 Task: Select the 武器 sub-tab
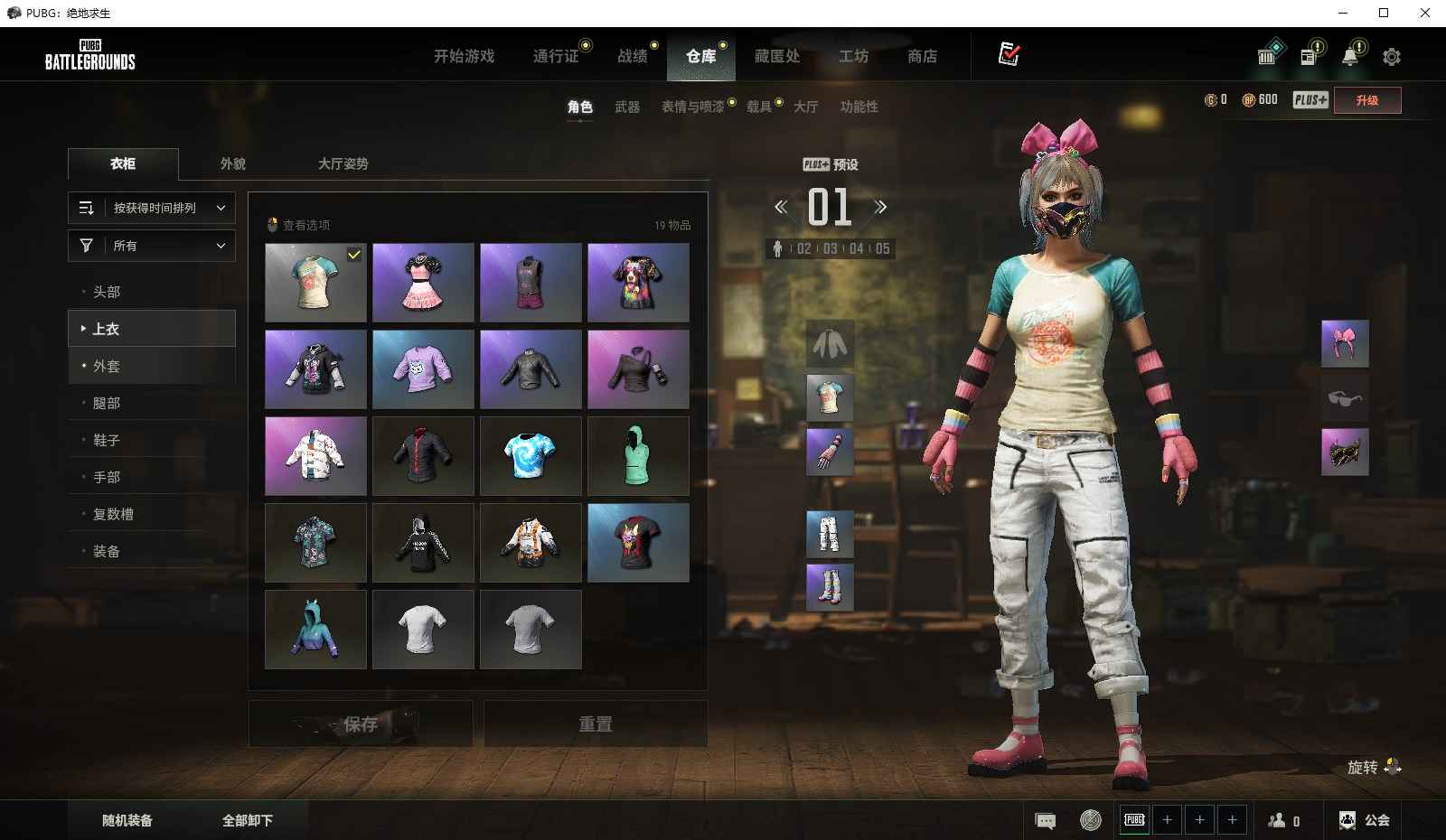627,107
